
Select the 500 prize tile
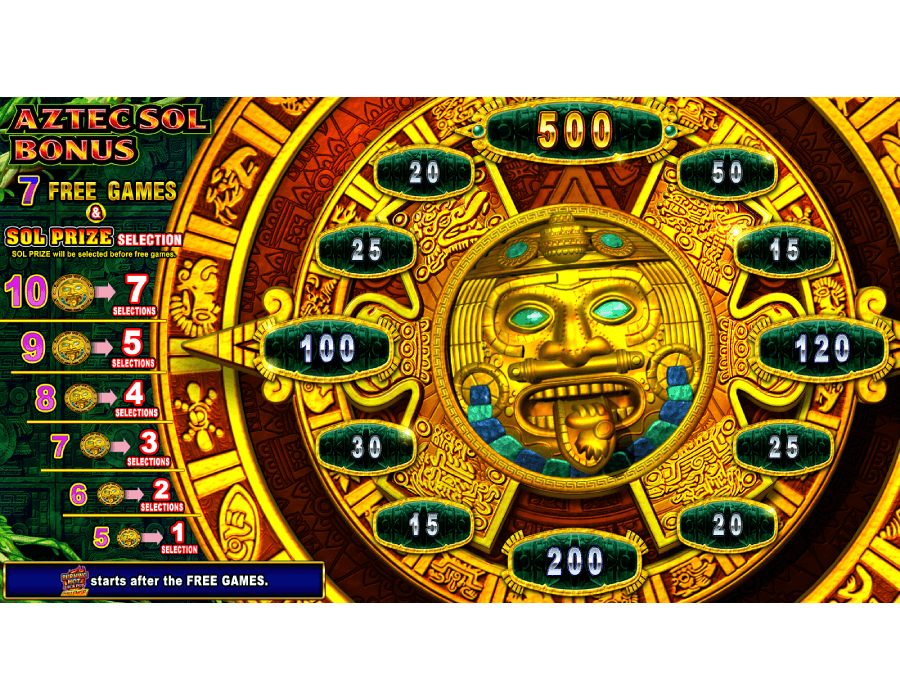pyautogui.click(x=575, y=130)
